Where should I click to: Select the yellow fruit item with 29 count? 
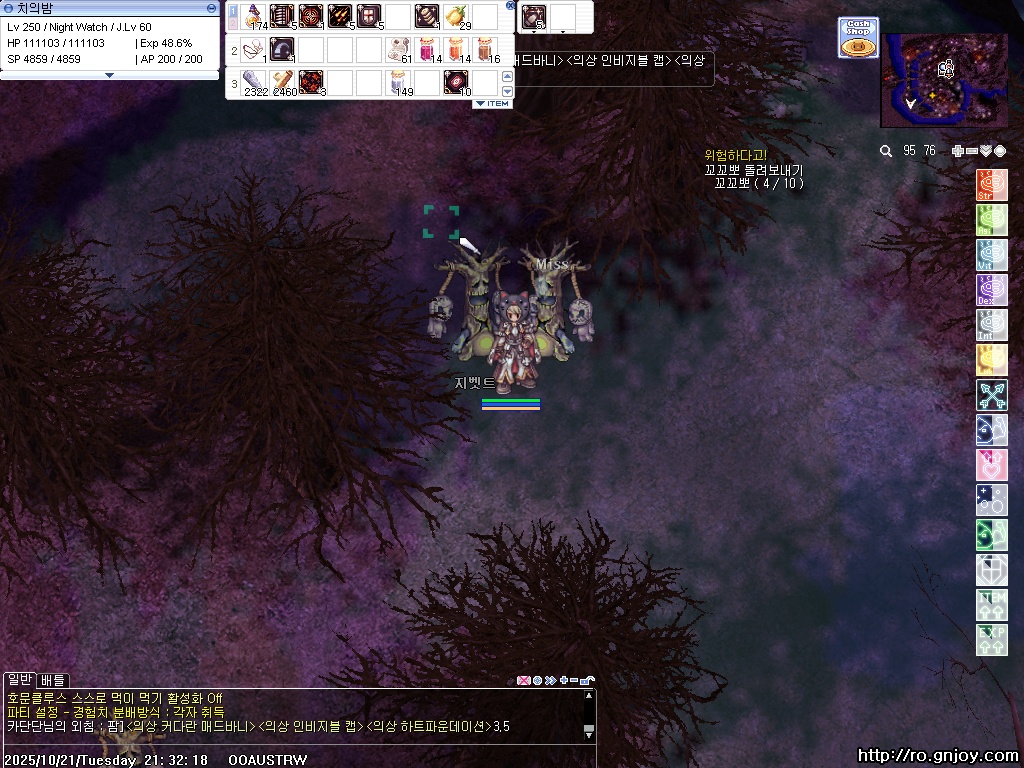coord(458,17)
